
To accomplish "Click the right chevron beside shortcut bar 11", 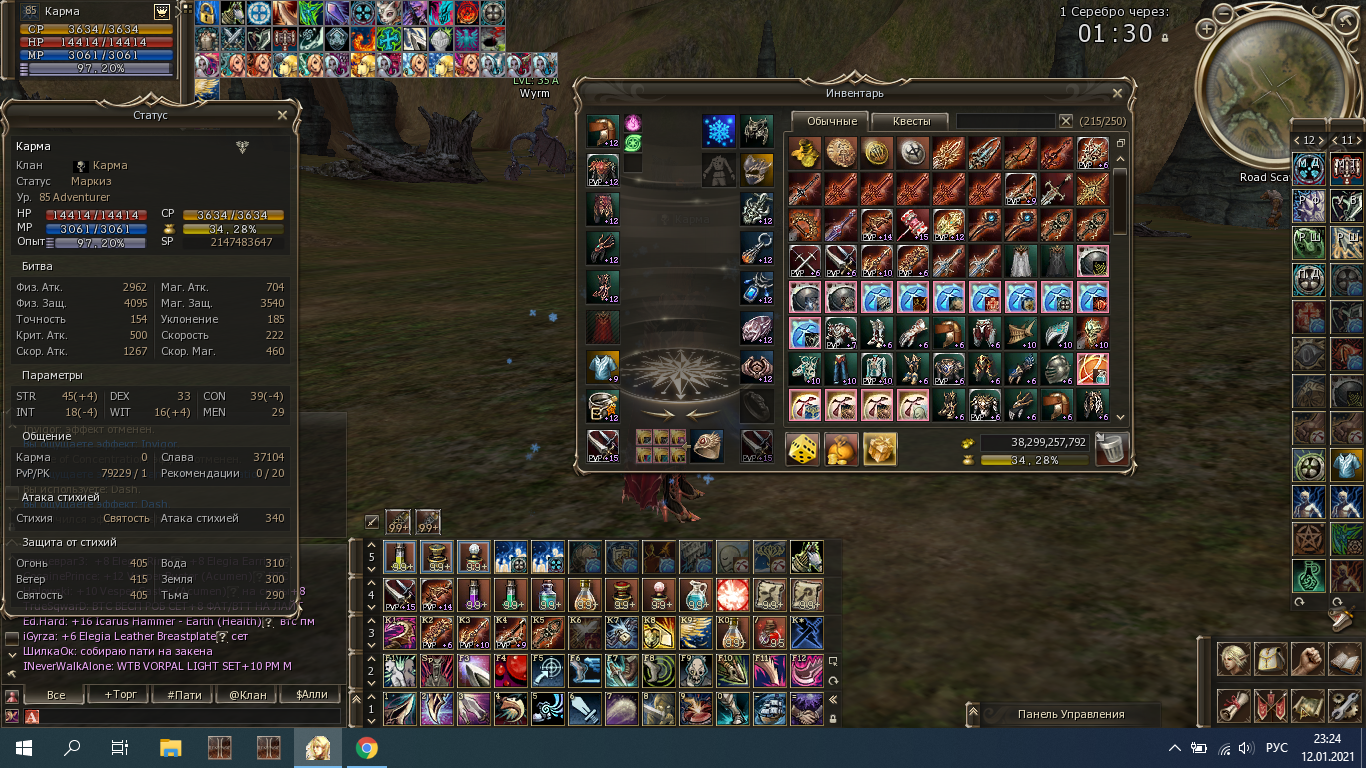I will pos(1358,141).
